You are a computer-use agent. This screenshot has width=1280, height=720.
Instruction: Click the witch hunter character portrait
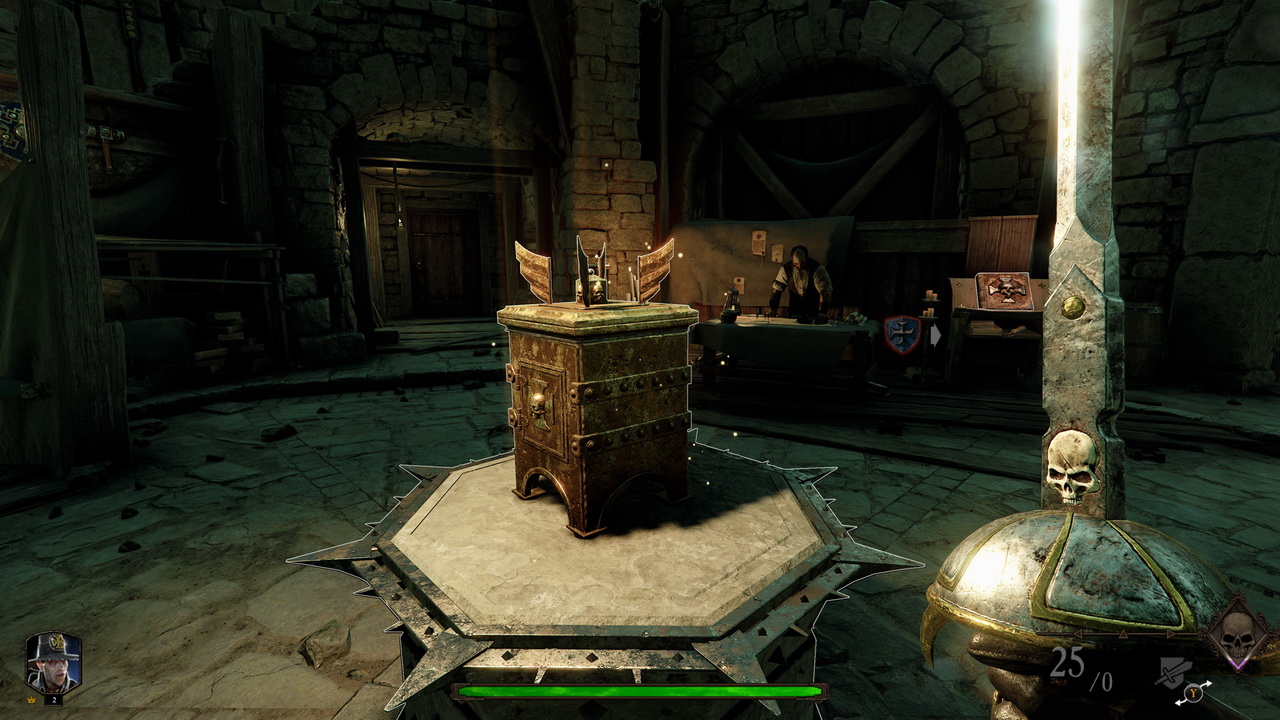click(x=53, y=663)
